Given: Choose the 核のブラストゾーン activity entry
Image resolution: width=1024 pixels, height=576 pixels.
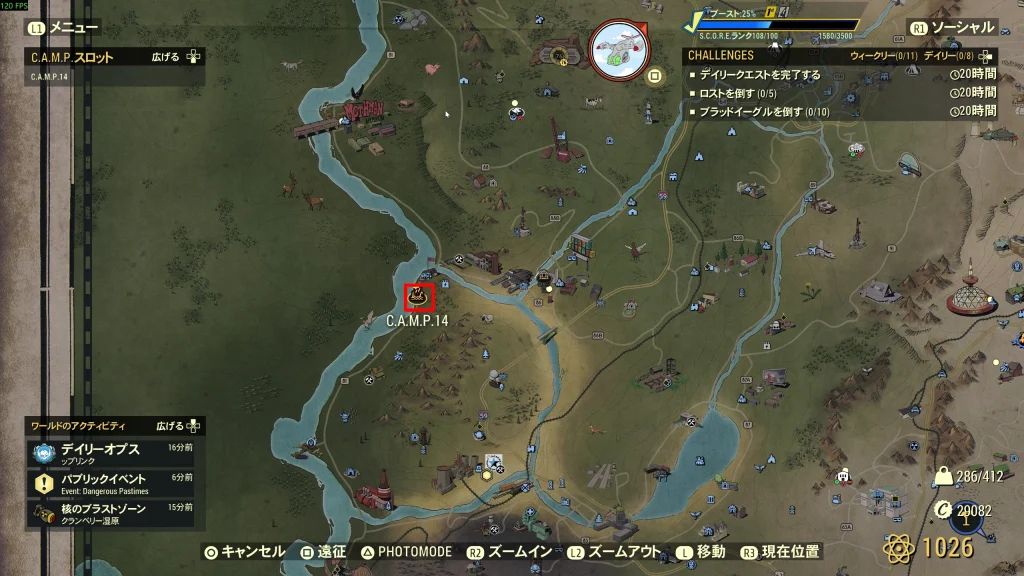Looking at the screenshot, I should coord(105,513).
